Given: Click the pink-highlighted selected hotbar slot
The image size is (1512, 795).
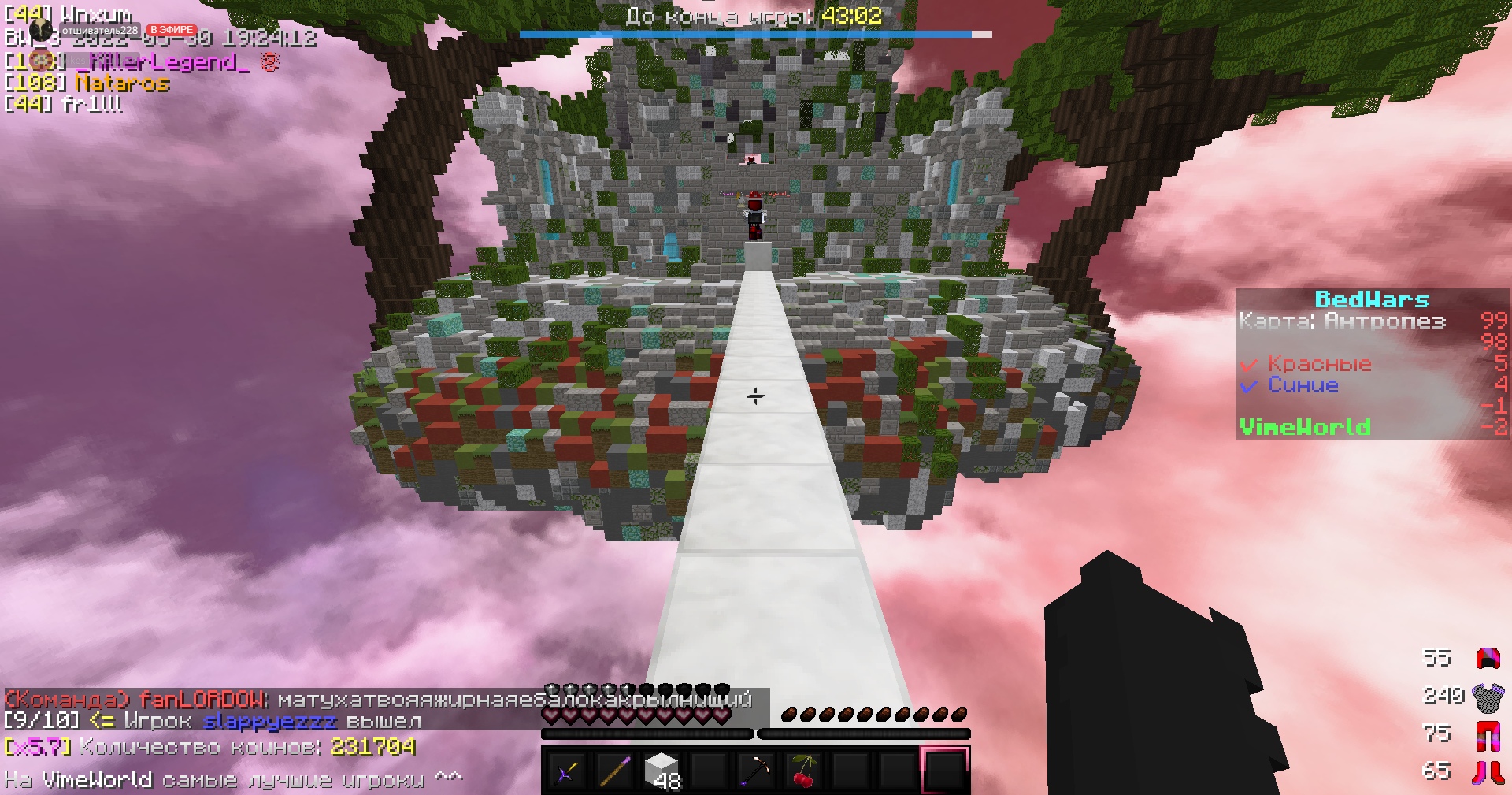Looking at the screenshot, I should pos(944,770).
